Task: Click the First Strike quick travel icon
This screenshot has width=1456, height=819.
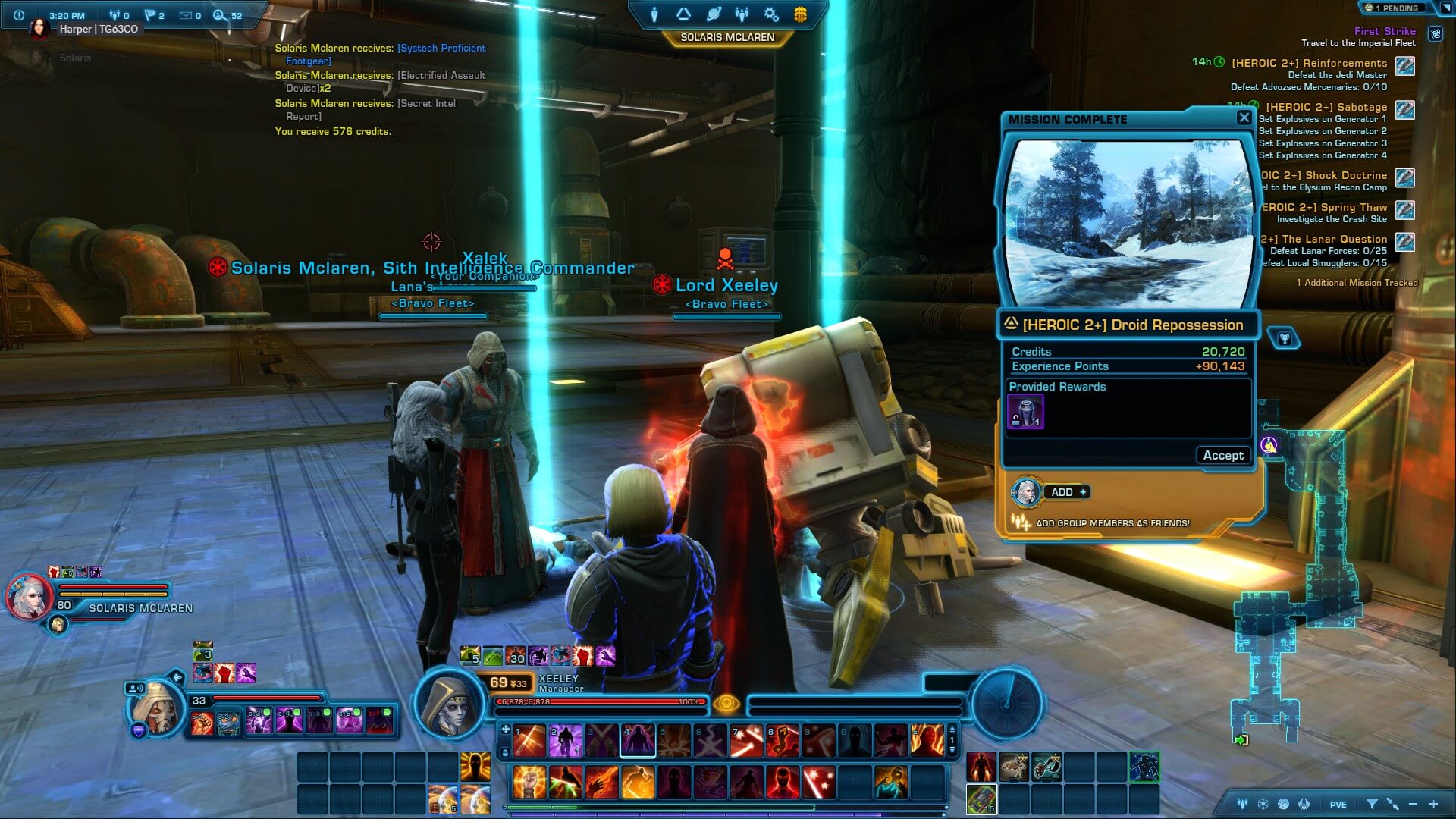Action: (1435, 33)
